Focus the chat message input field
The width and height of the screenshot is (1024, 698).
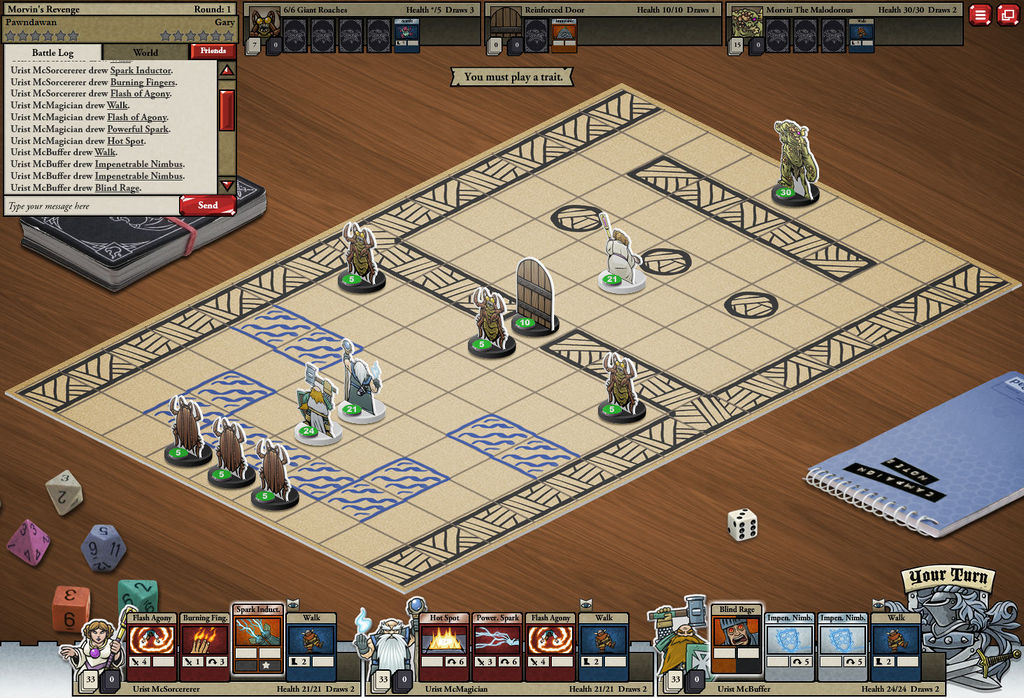pos(90,206)
